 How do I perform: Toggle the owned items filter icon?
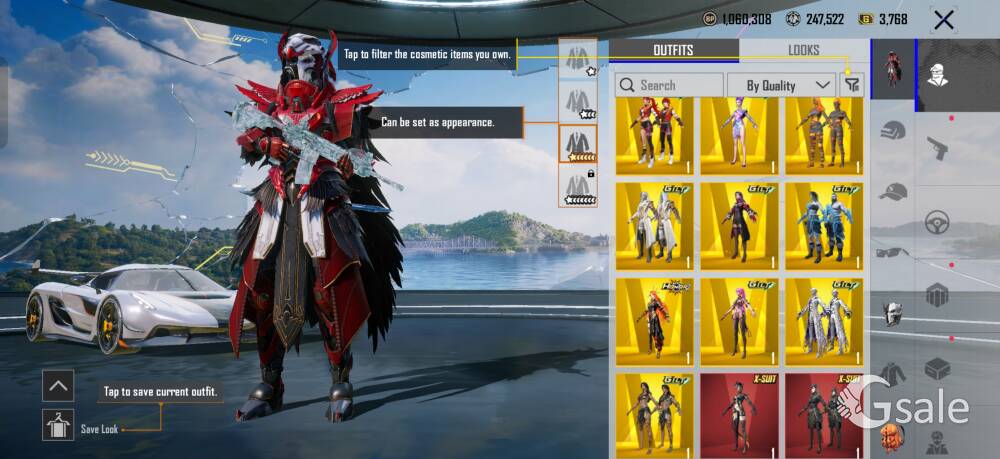(x=852, y=85)
